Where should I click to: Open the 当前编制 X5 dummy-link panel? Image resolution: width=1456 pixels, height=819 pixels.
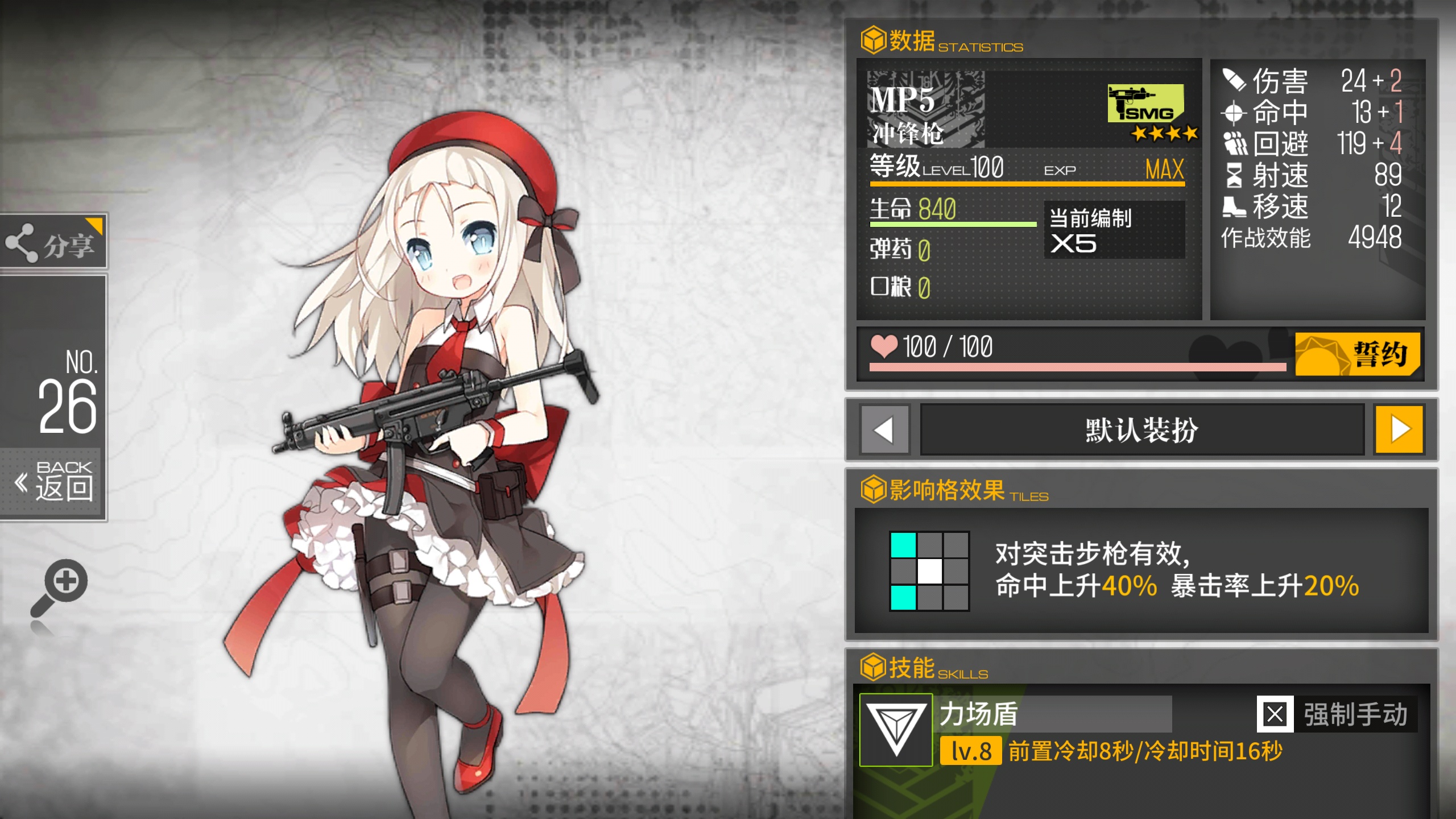coord(1114,230)
